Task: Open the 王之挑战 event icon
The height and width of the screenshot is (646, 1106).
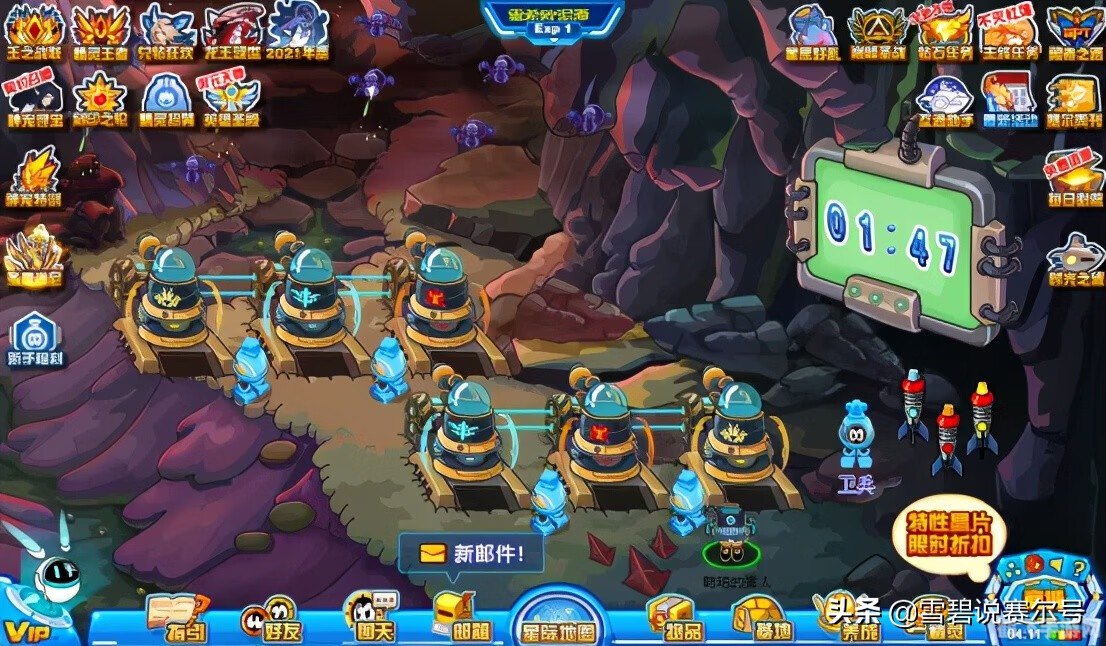Action: [x=35, y=31]
